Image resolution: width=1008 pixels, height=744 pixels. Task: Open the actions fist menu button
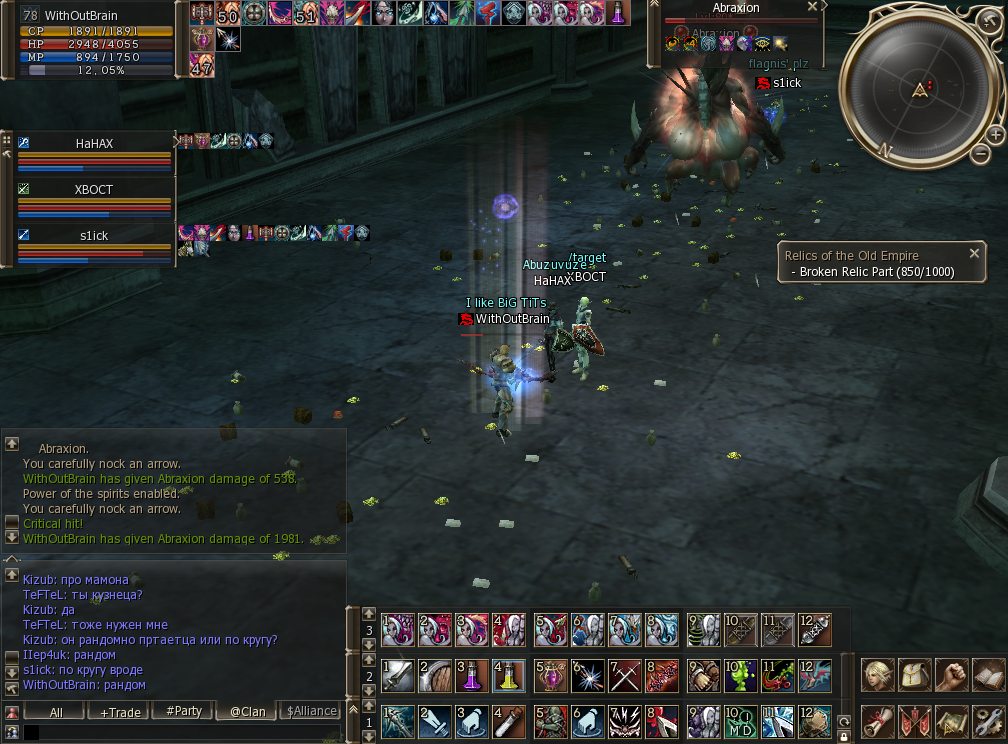coord(950,674)
